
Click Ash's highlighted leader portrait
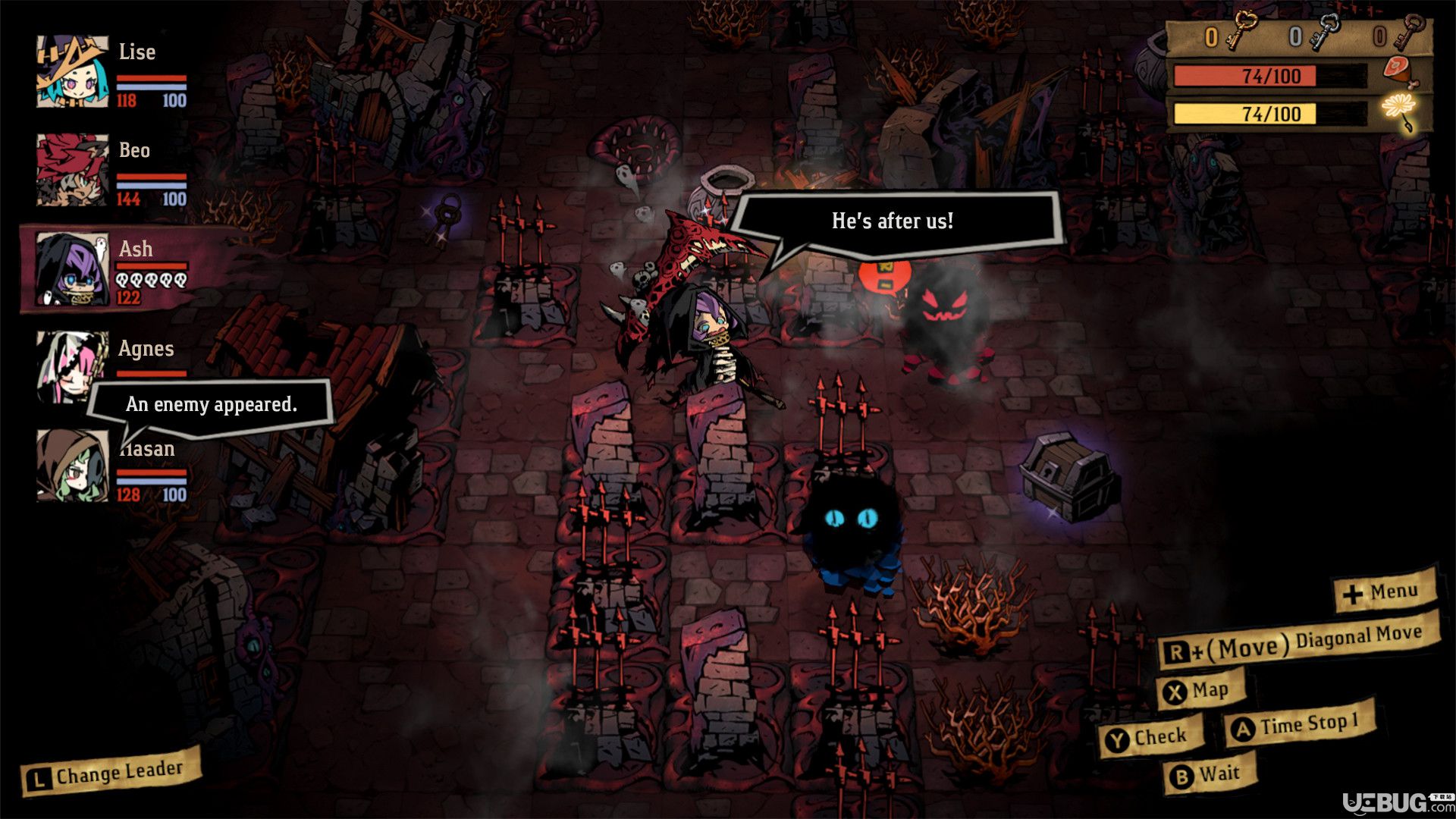click(73, 269)
